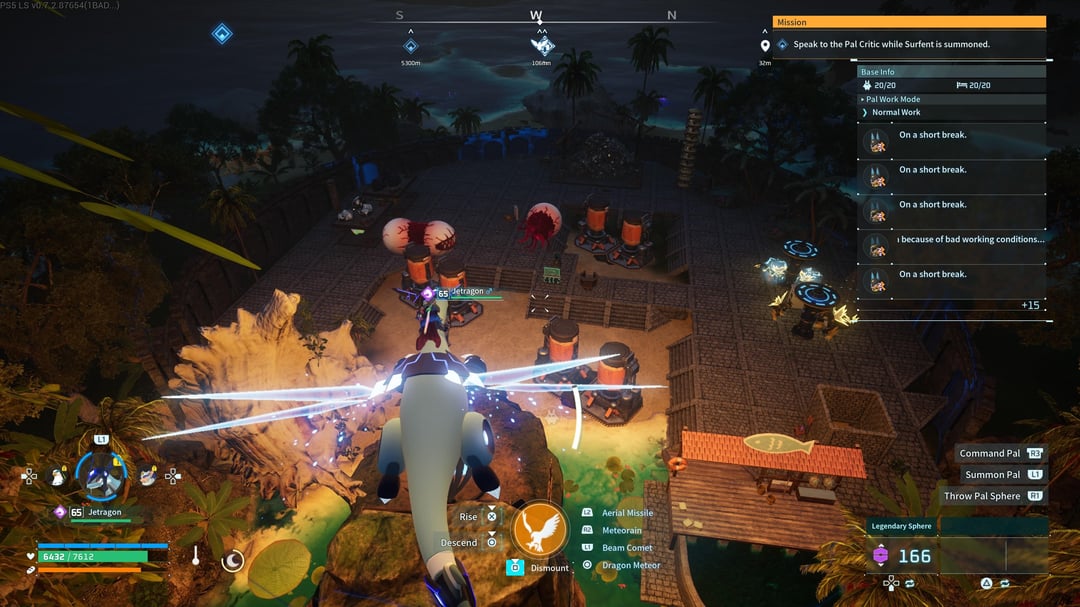This screenshot has height=607, width=1080.
Task: Expand the +15 more pals indicator
Action: pyautogui.click(x=1030, y=305)
